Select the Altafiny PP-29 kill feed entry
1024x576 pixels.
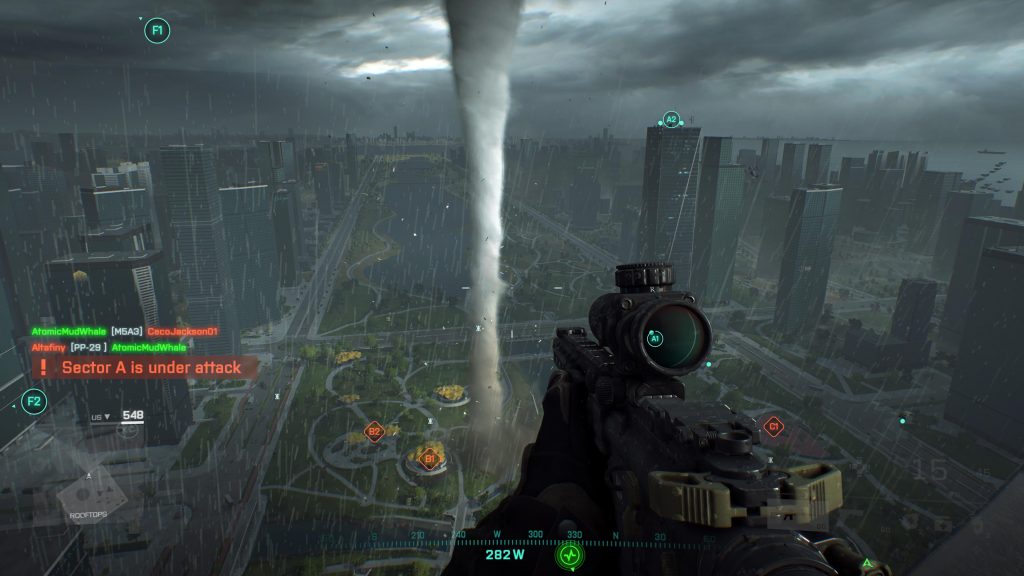tap(109, 347)
